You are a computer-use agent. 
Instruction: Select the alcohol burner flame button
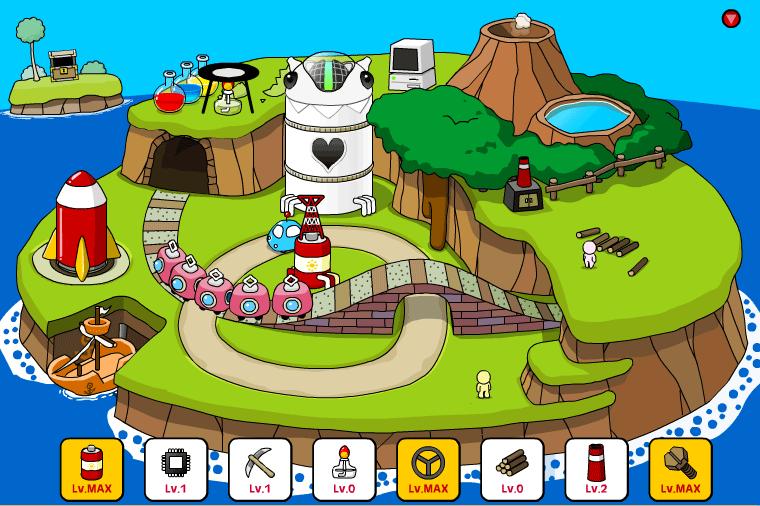345,469
